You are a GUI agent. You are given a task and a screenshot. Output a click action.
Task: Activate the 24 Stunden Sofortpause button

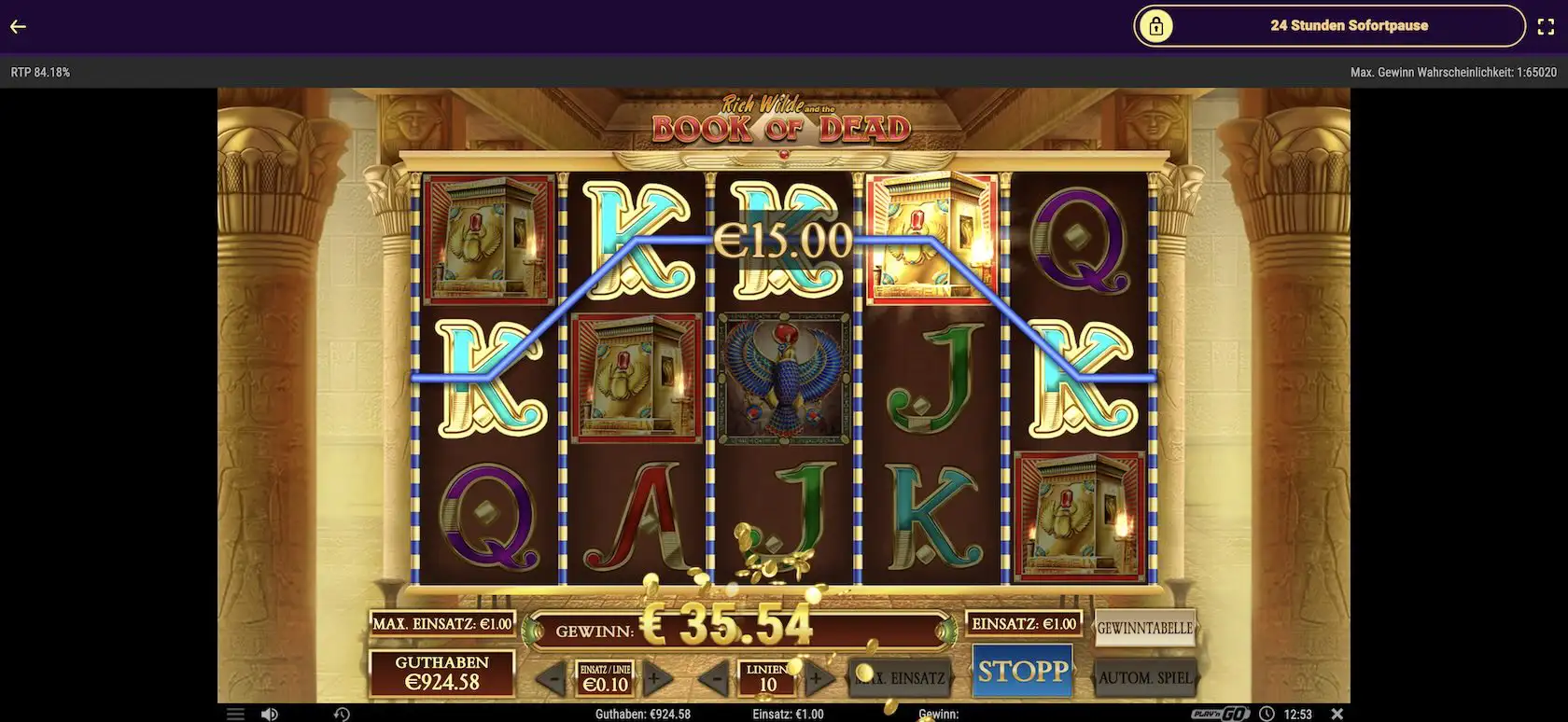(1329, 26)
